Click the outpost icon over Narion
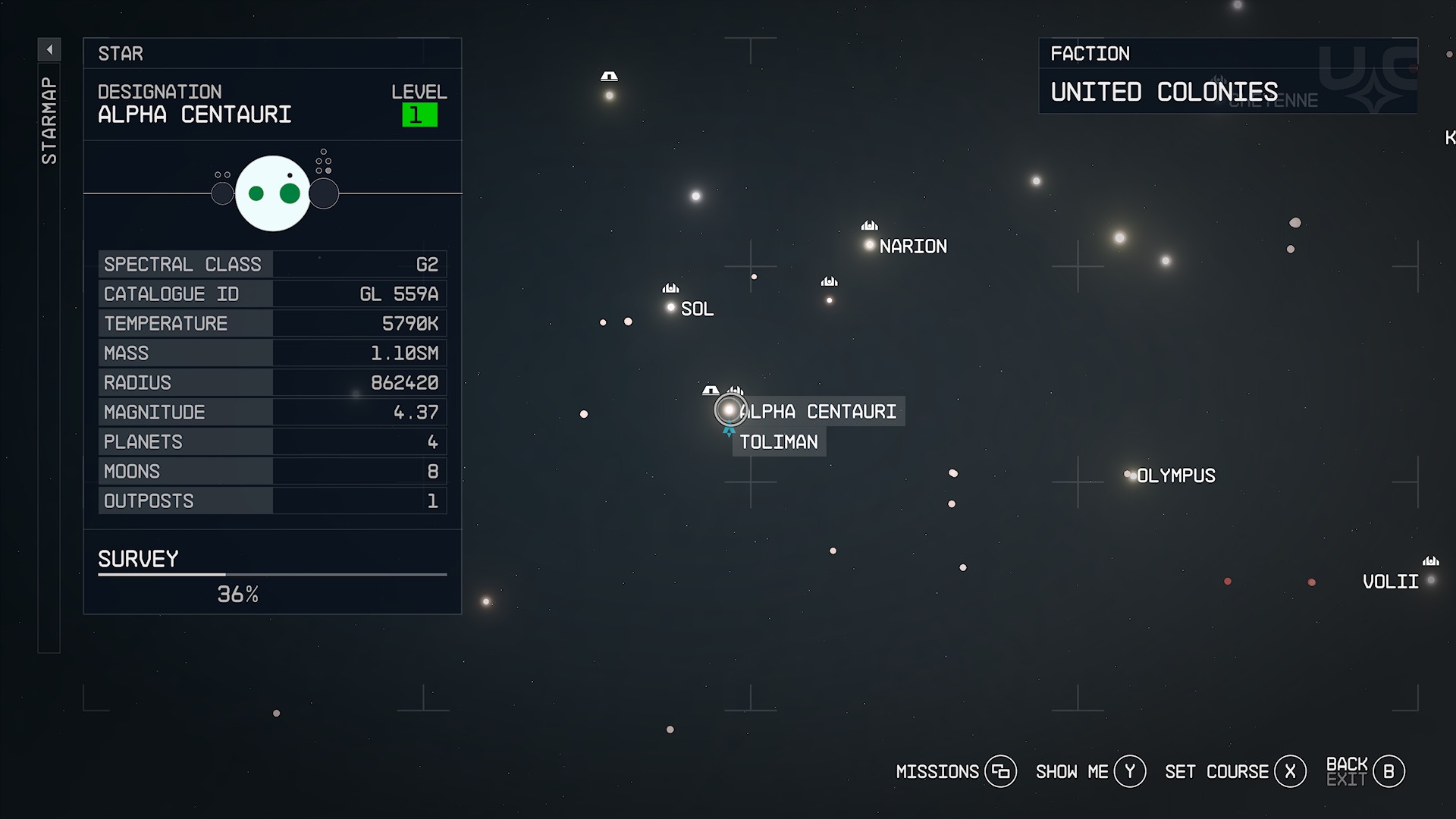The image size is (1456, 819). pyautogui.click(x=869, y=225)
